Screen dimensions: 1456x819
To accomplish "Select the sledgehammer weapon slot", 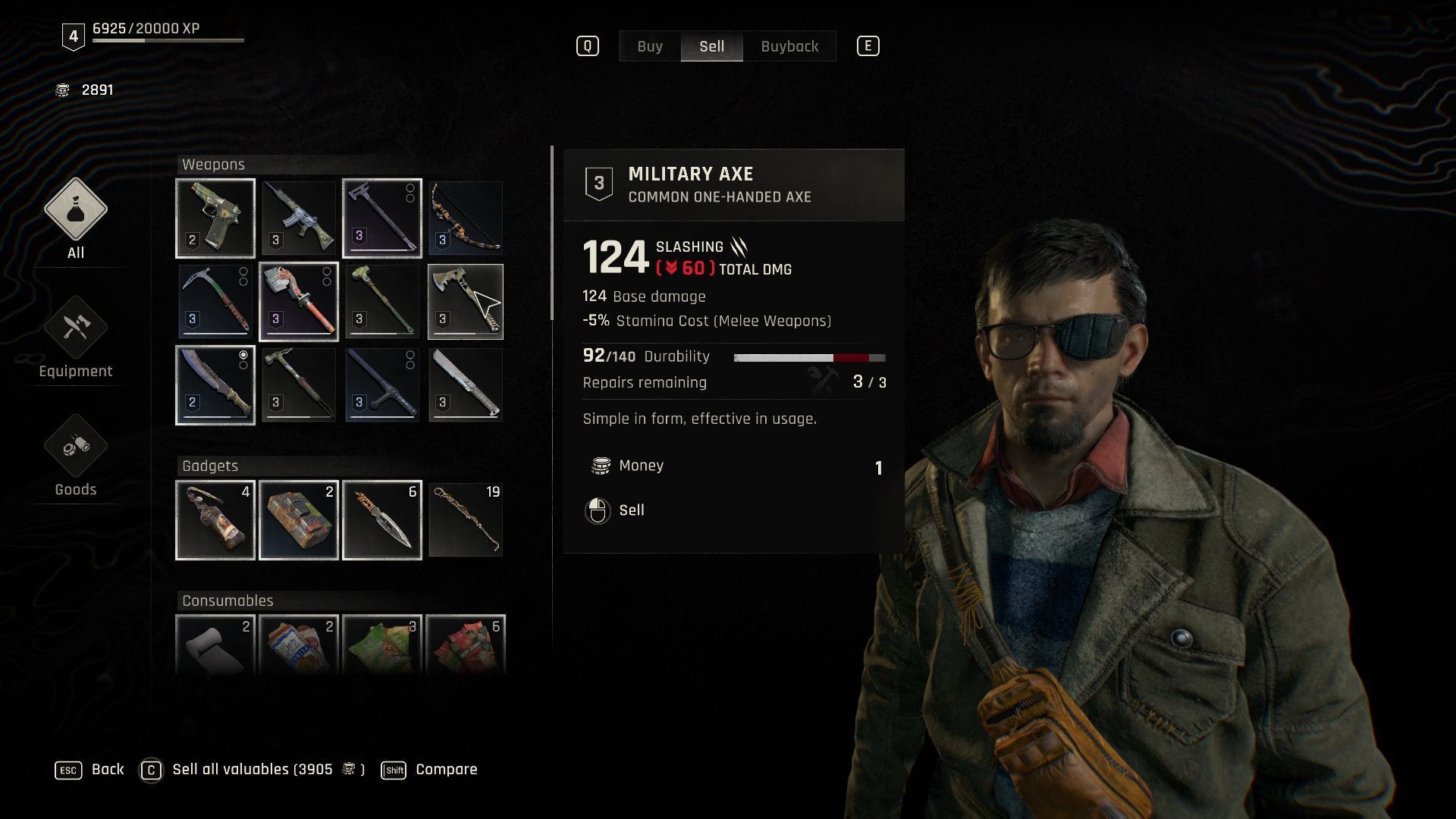I will click(x=382, y=302).
